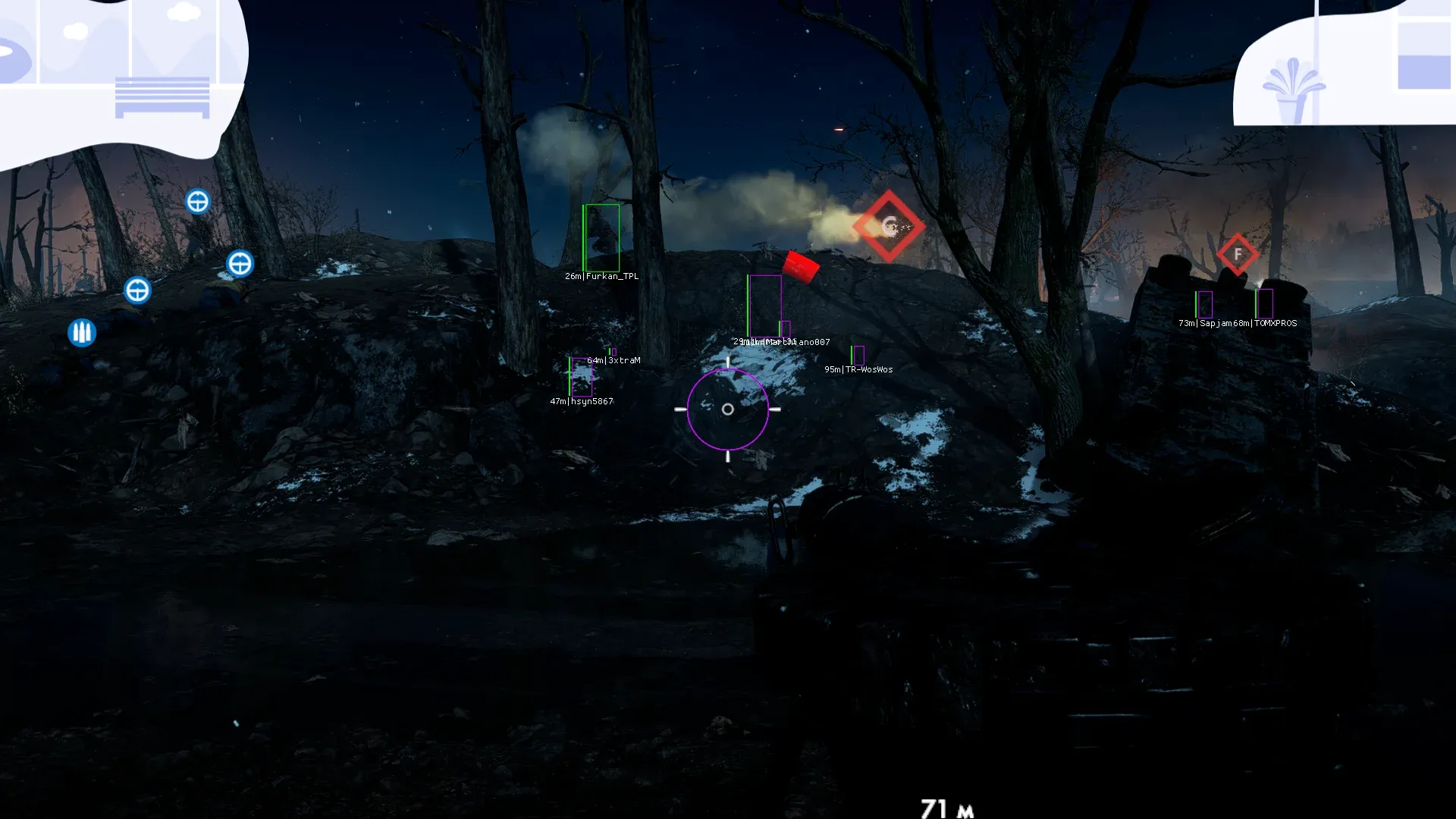Select the red objective G marker
The image size is (1456, 819).
click(889, 226)
